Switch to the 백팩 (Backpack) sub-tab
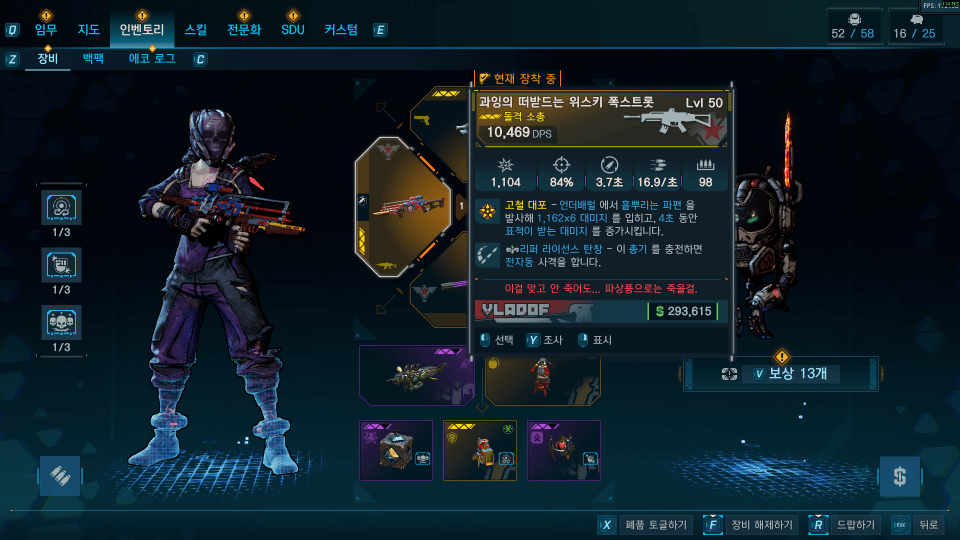Screen dimensions: 960x540 [x=93, y=59]
